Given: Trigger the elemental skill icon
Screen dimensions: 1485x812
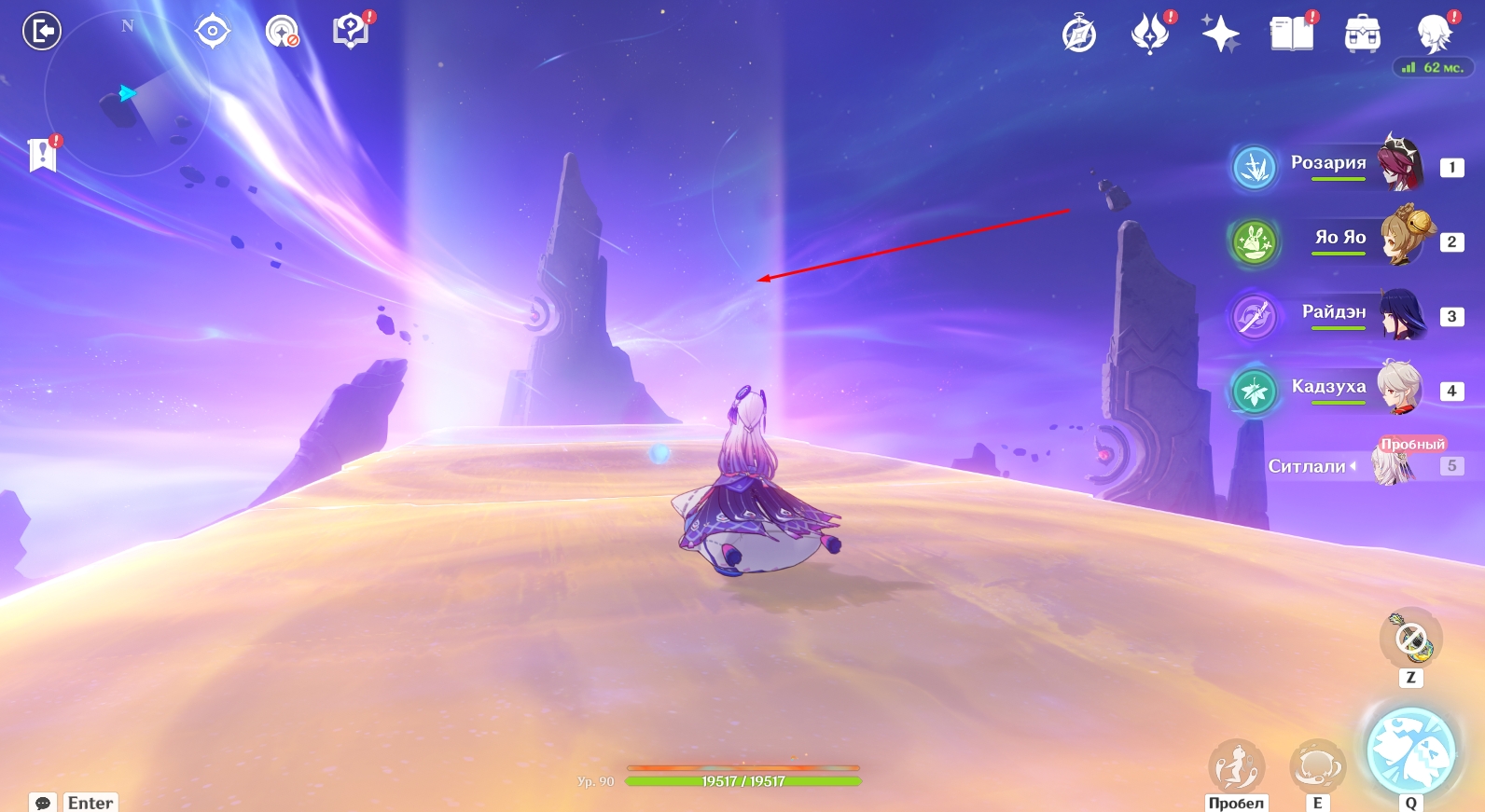Looking at the screenshot, I should [x=1317, y=766].
